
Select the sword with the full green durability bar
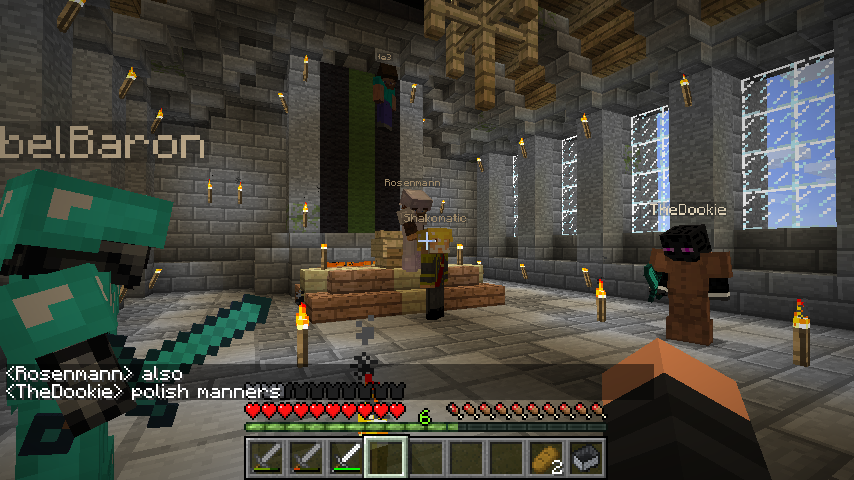(x=346, y=458)
